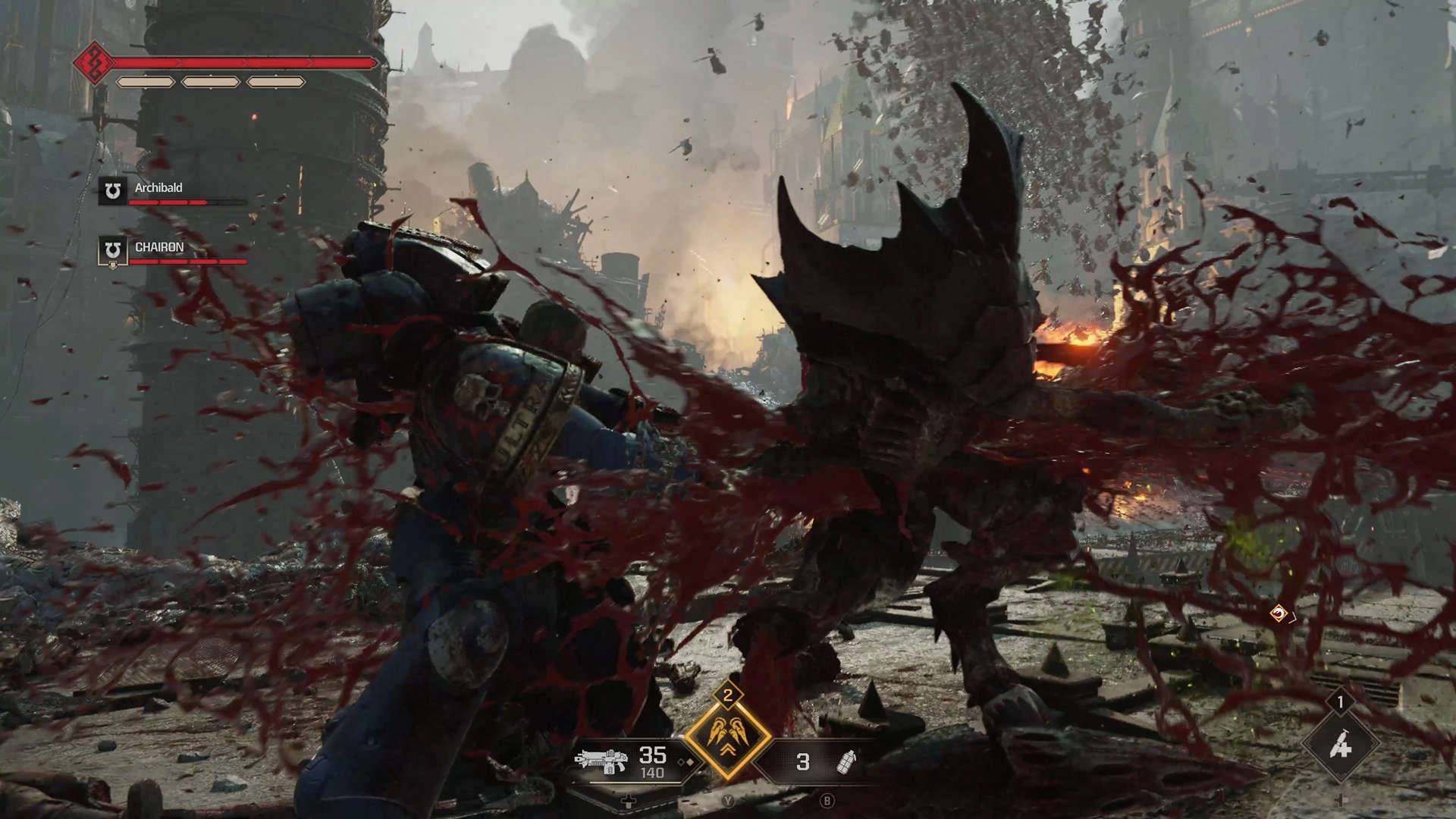The height and width of the screenshot is (819, 1456).
Task: Select squadmate Chairon's emblem icon
Action: pos(113,250)
